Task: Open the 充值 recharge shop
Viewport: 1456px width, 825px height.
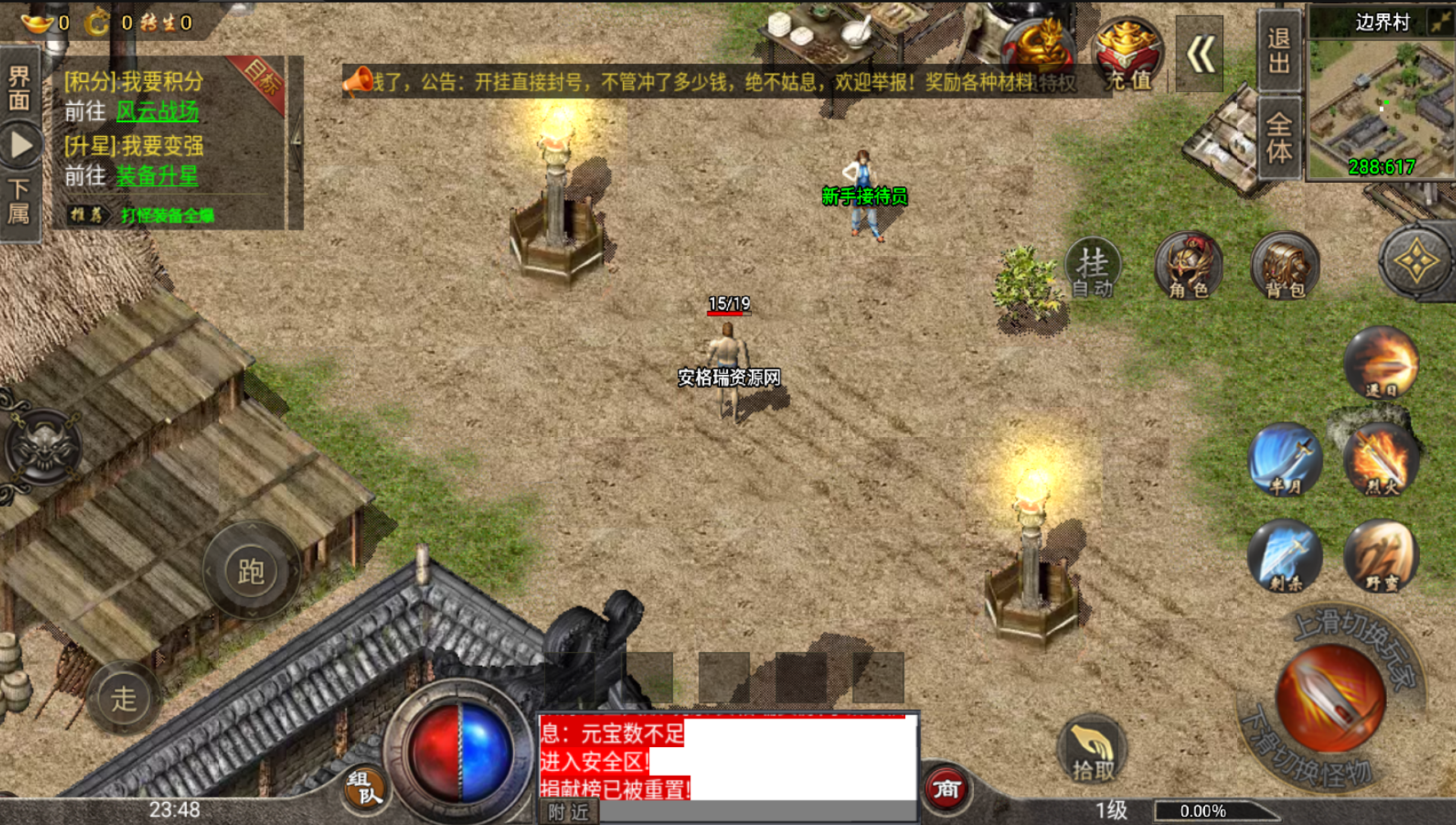Action: click(1128, 56)
